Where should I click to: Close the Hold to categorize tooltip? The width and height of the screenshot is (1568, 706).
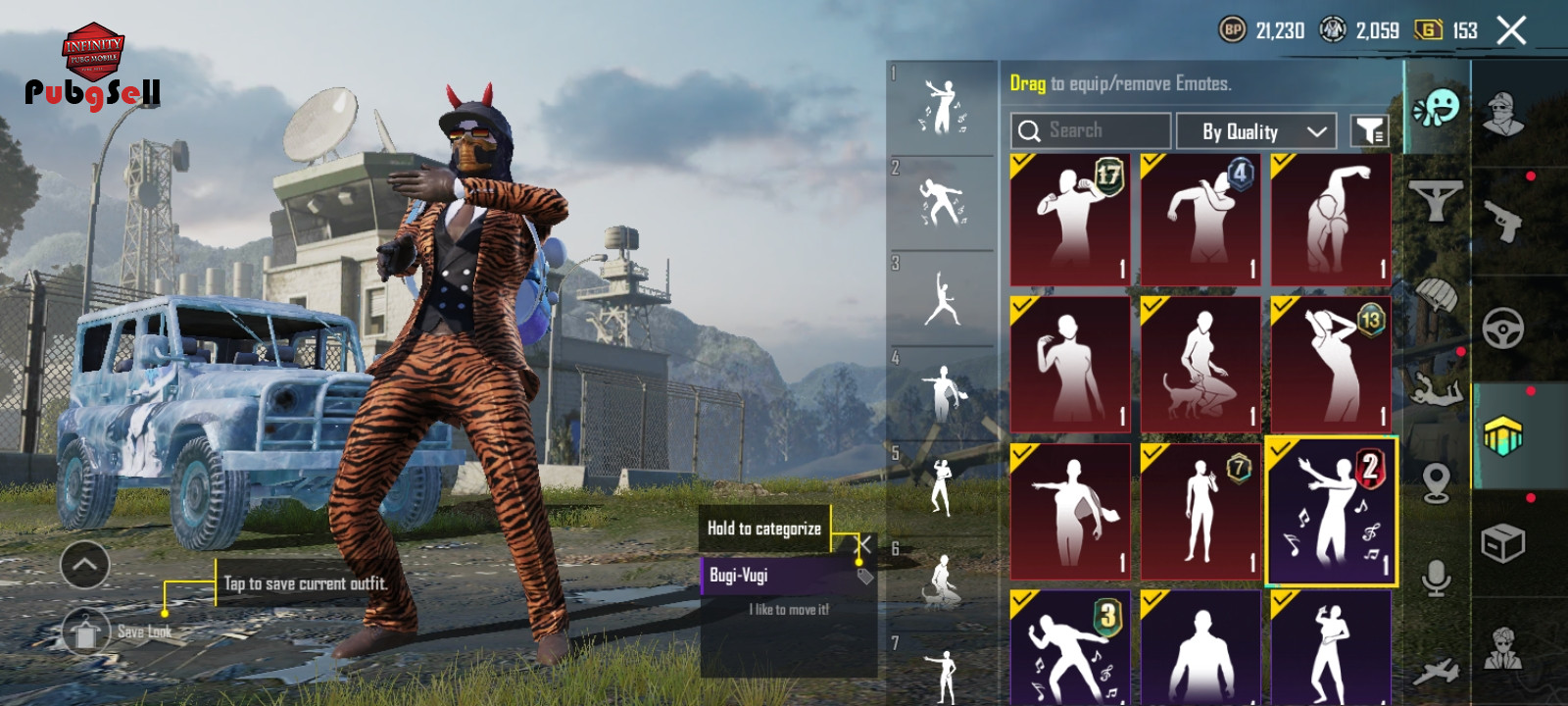(x=863, y=544)
